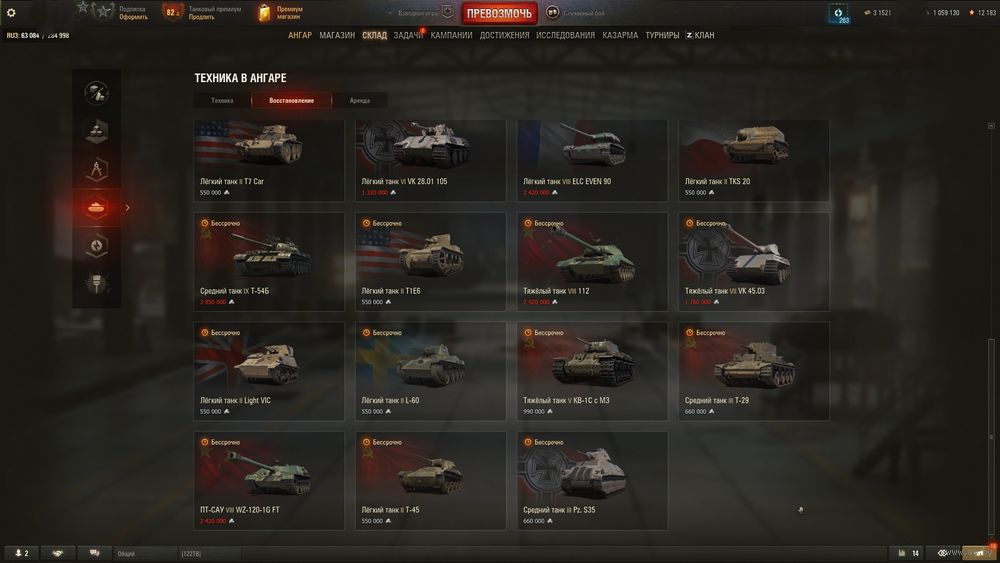Open the ИССЛЕДОВАНИЯ menu
This screenshot has height=563, width=1000.
[565, 35]
